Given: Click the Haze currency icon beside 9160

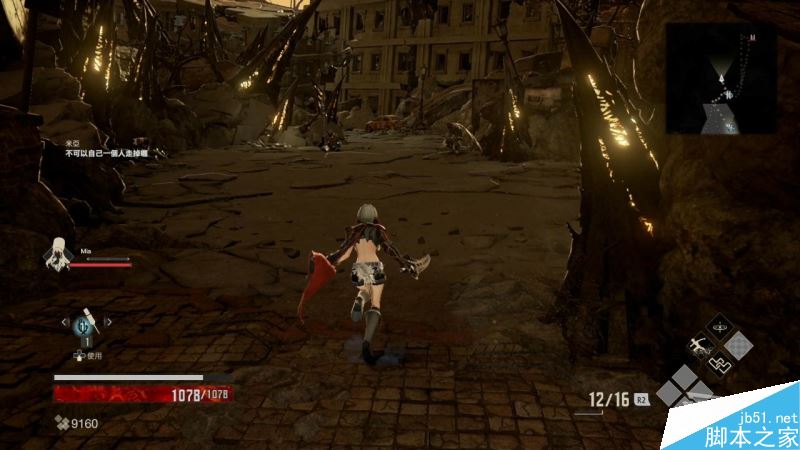Looking at the screenshot, I should pyautogui.click(x=60, y=424).
